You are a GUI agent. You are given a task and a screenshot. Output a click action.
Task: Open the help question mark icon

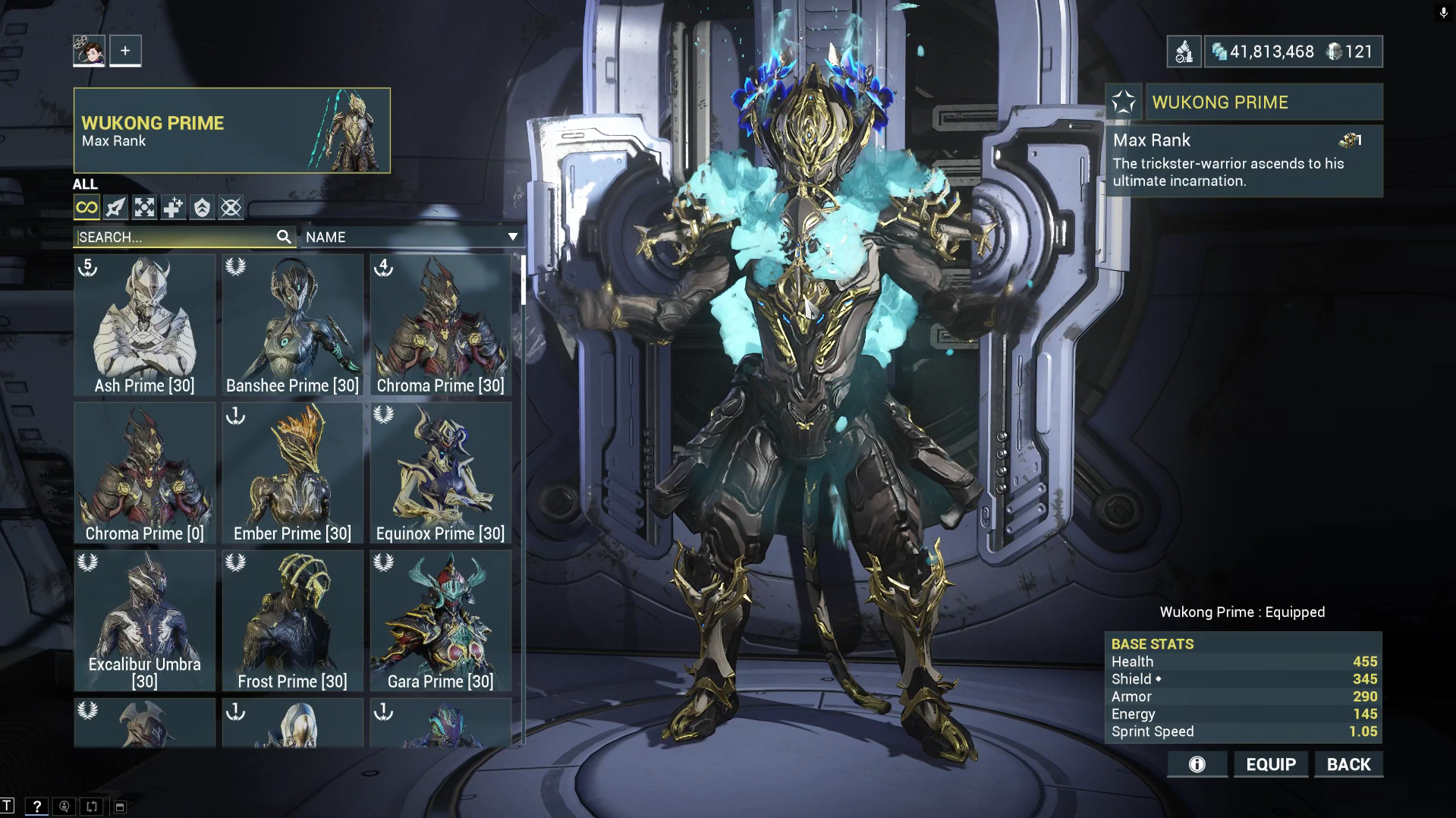pos(36,806)
